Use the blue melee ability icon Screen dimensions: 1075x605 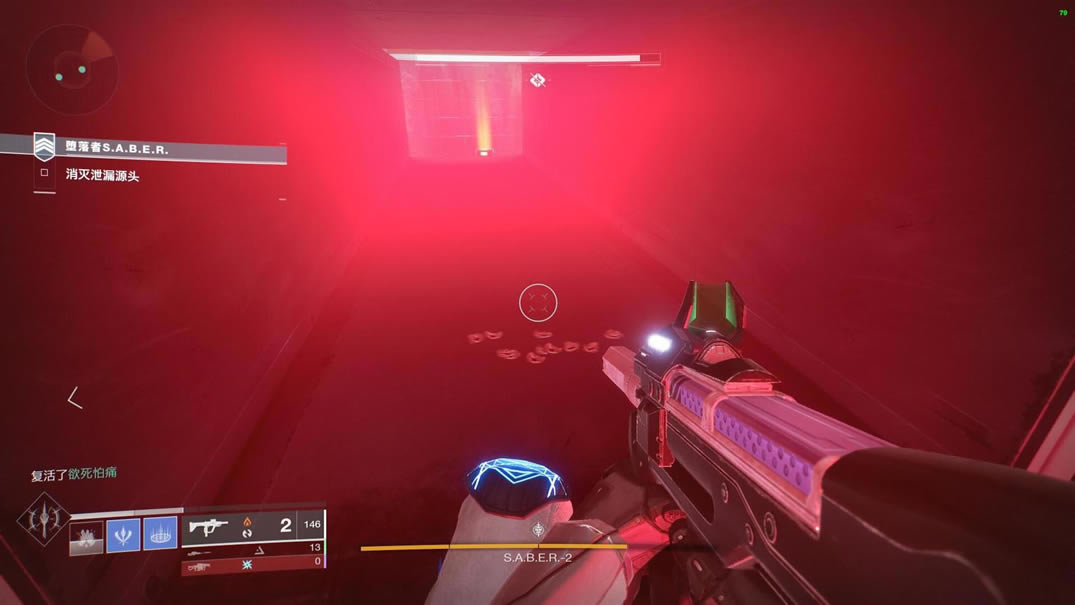click(123, 534)
